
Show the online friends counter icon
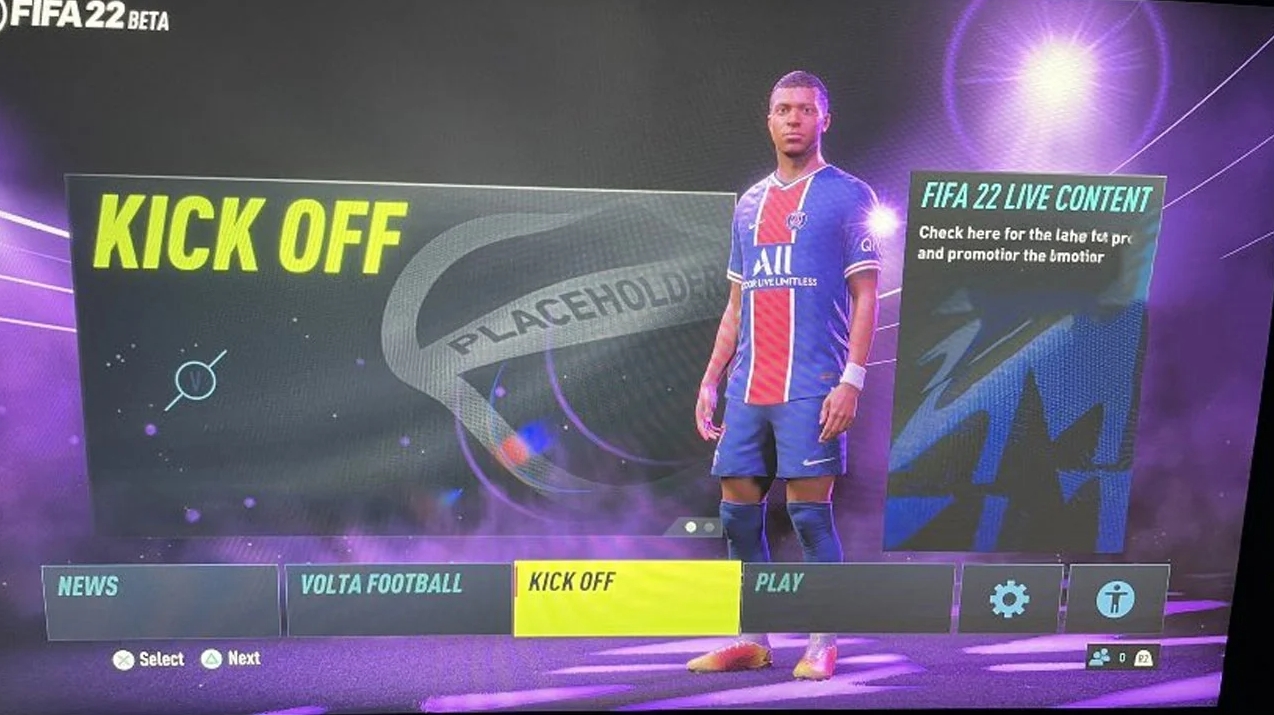pos(1100,657)
